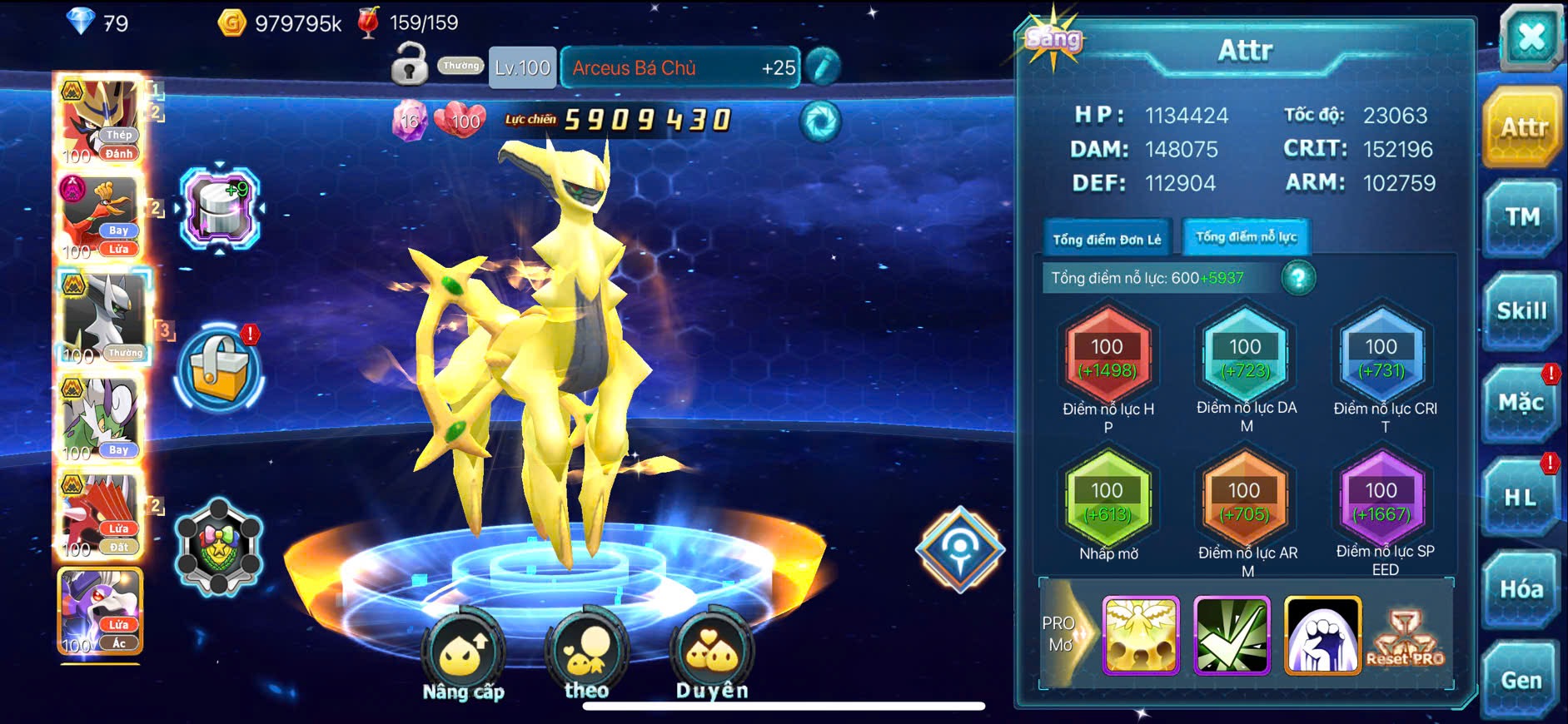
Task: Click the golden angel PRO skill icon
Action: (1140, 635)
